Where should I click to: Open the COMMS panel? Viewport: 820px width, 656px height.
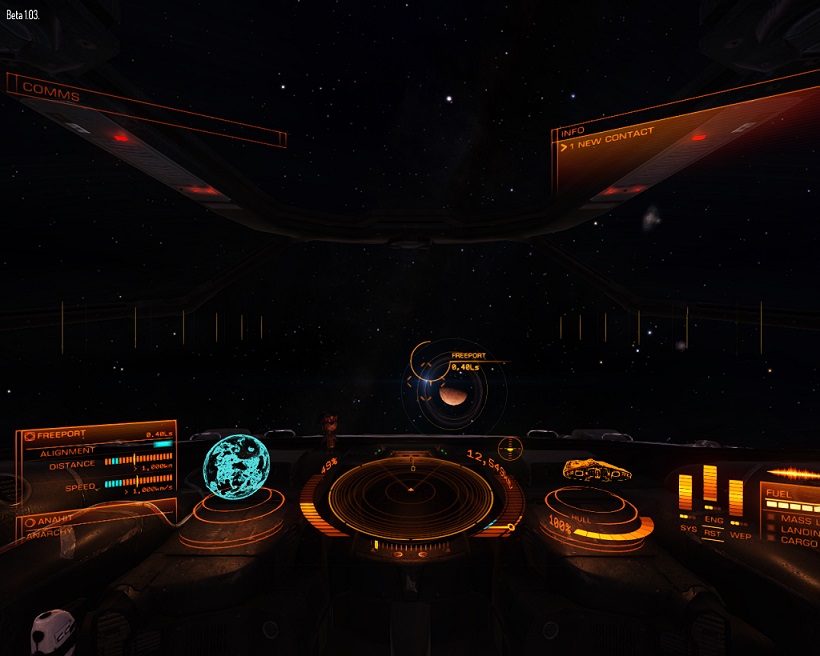coord(51,91)
